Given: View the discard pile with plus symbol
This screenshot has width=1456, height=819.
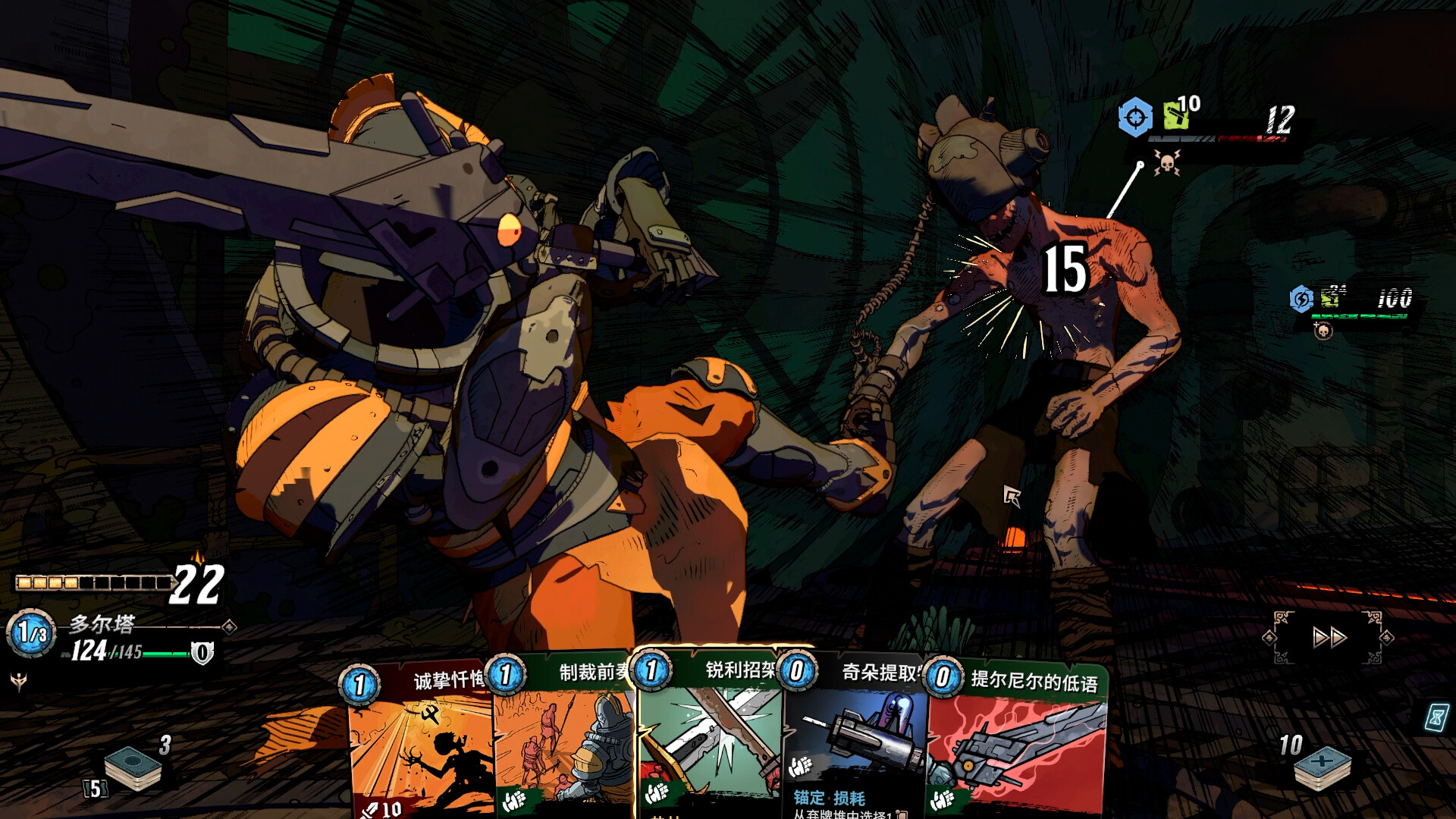Looking at the screenshot, I should (x=1322, y=767).
